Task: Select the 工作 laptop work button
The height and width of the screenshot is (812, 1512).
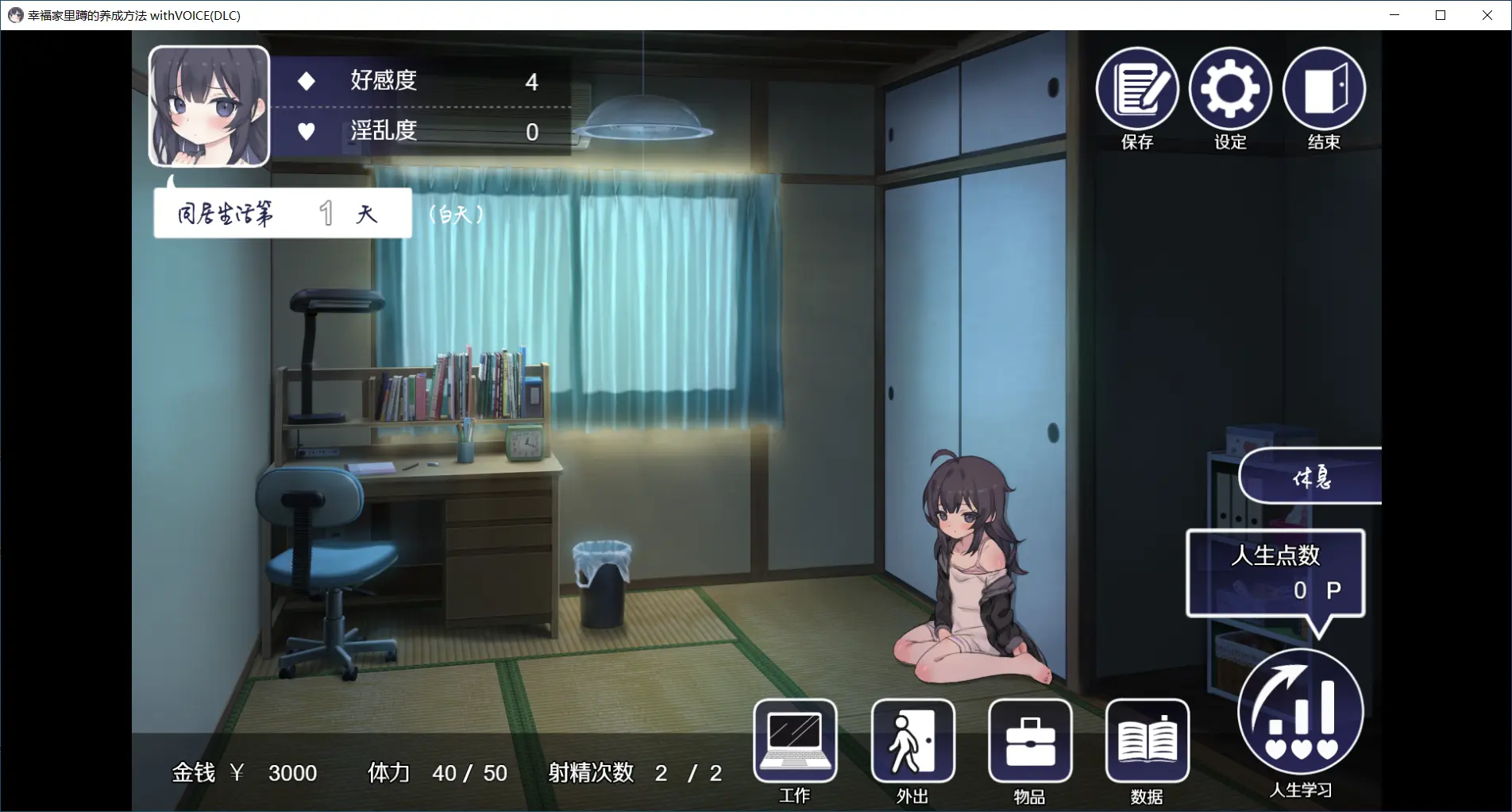Action: click(795, 740)
